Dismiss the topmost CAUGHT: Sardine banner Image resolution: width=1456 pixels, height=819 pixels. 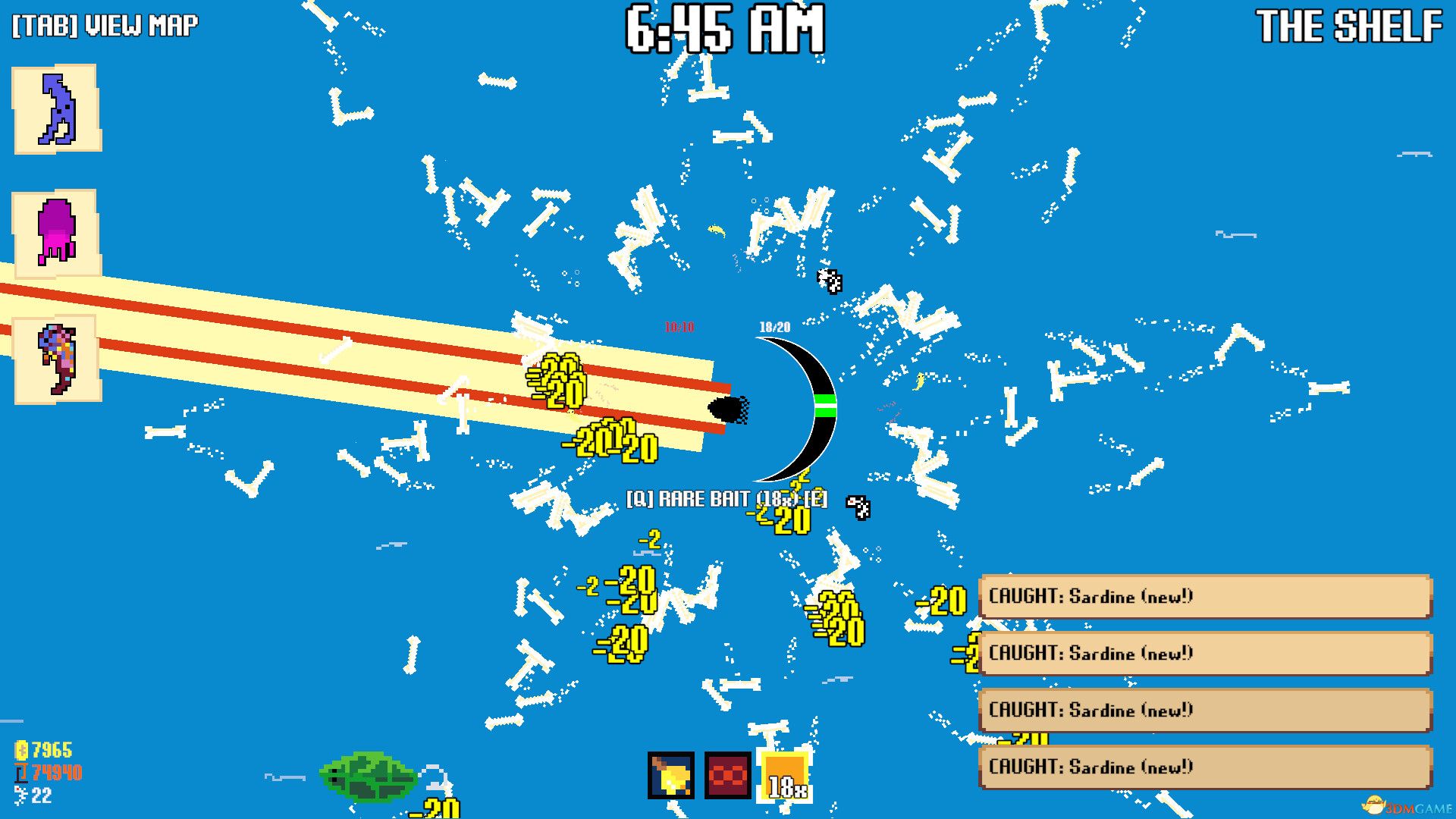[1210, 597]
